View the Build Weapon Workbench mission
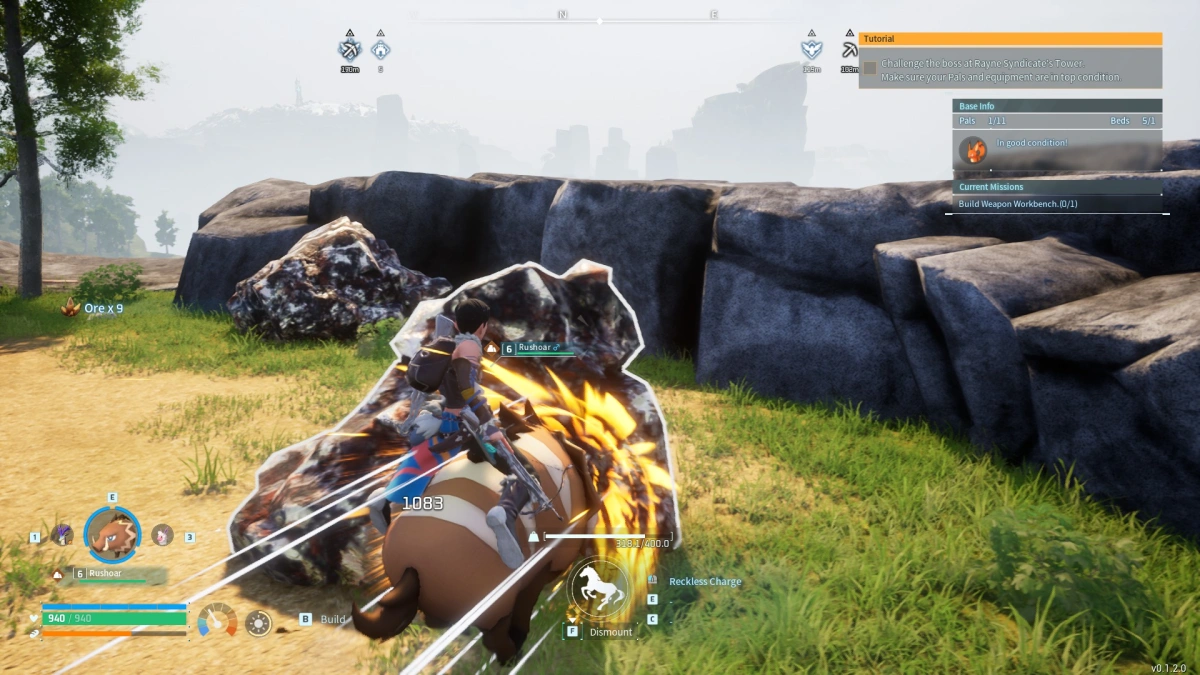The image size is (1200, 675). pos(1018,204)
